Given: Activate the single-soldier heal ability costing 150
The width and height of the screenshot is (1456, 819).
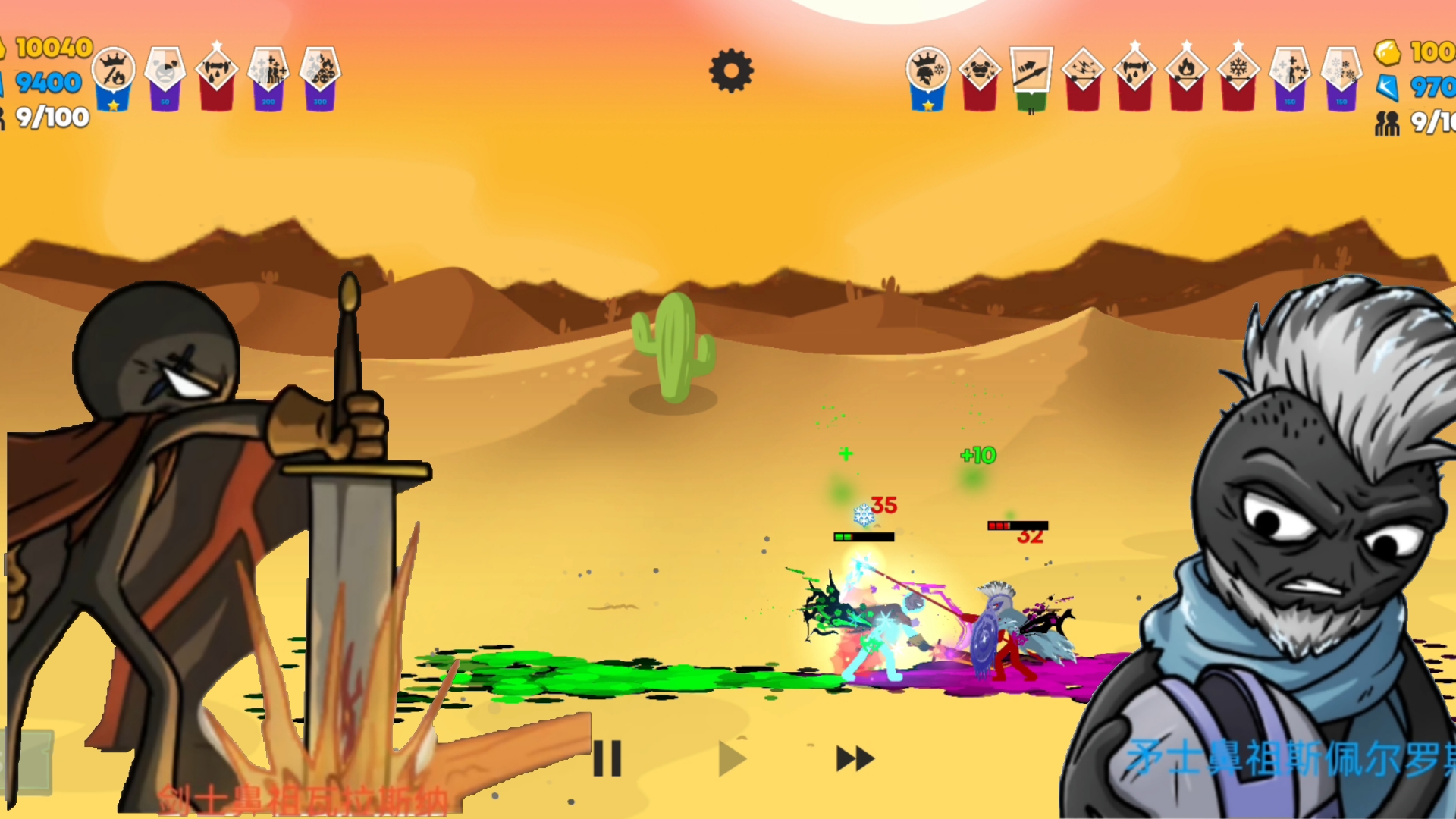Looking at the screenshot, I should 1290,74.
